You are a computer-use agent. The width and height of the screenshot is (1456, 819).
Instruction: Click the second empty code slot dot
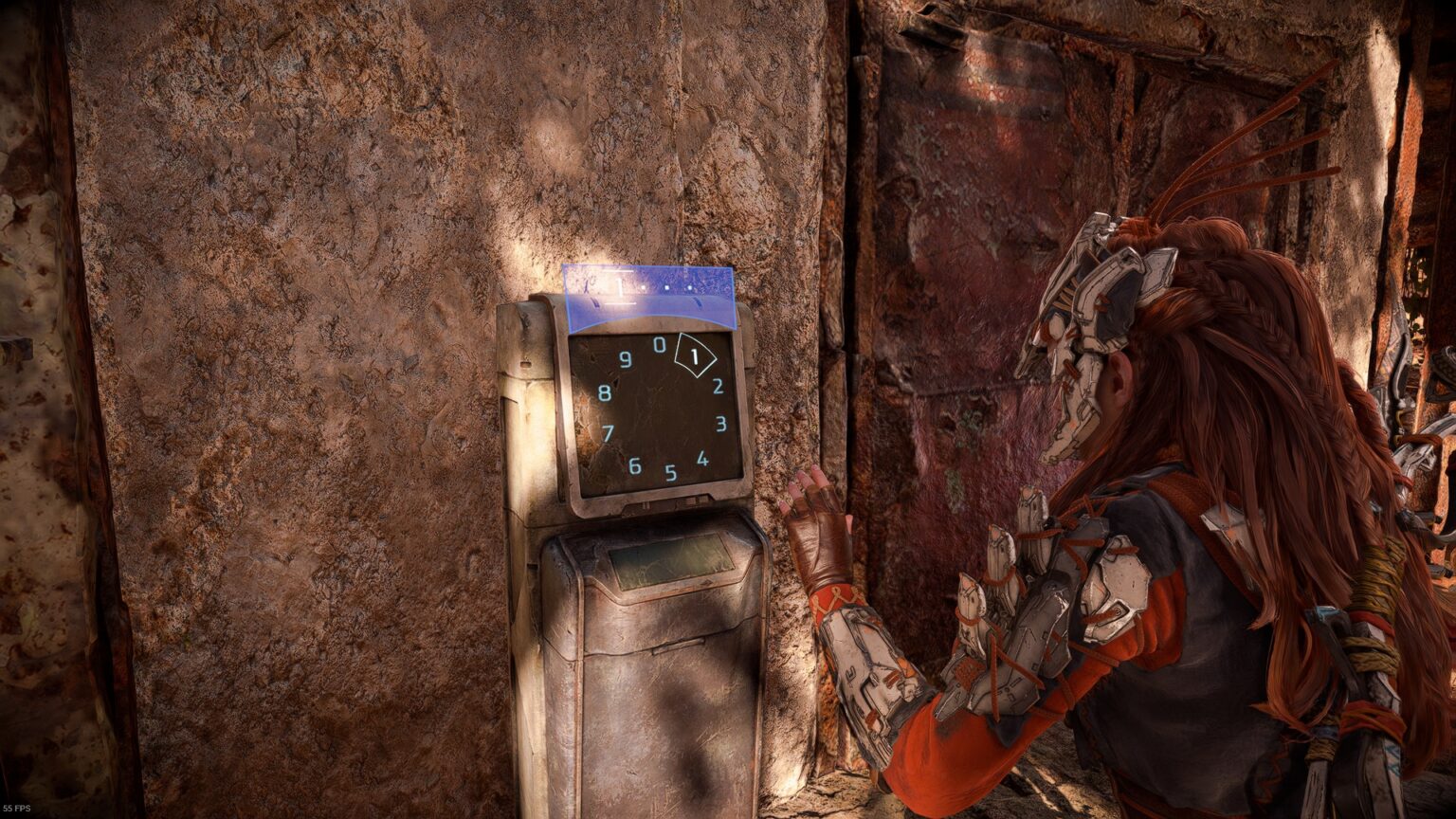[x=666, y=287]
